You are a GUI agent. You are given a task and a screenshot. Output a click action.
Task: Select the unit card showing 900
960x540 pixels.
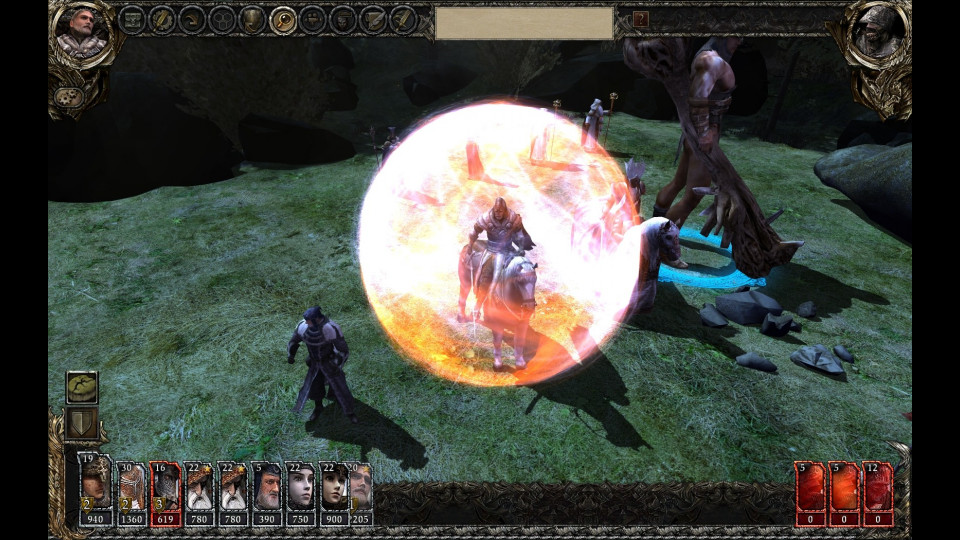(x=334, y=491)
